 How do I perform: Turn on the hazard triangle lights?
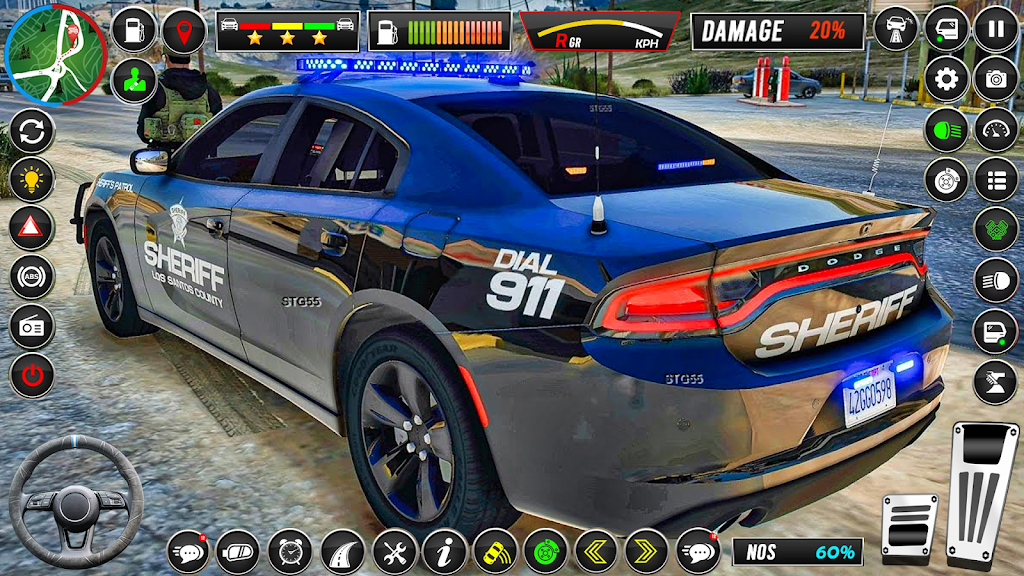(x=32, y=228)
